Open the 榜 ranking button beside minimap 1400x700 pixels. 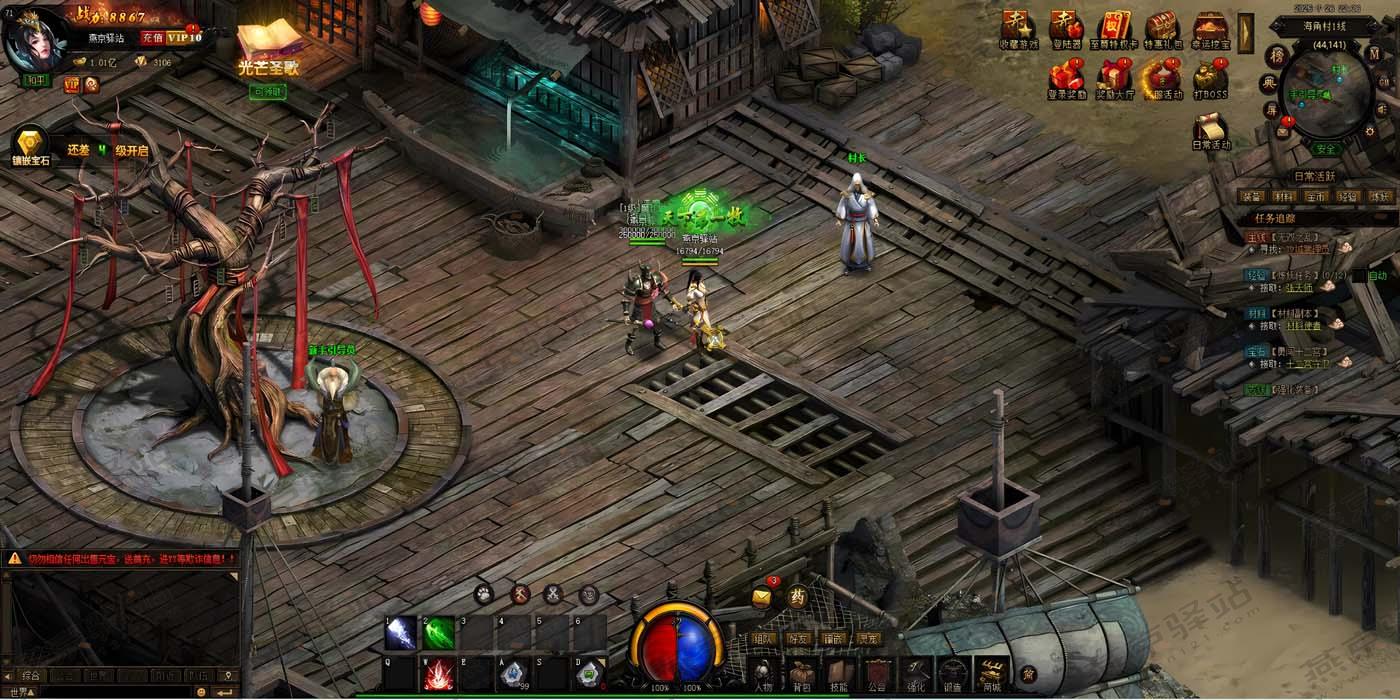pyautogui.click(x=1276, y=56)
